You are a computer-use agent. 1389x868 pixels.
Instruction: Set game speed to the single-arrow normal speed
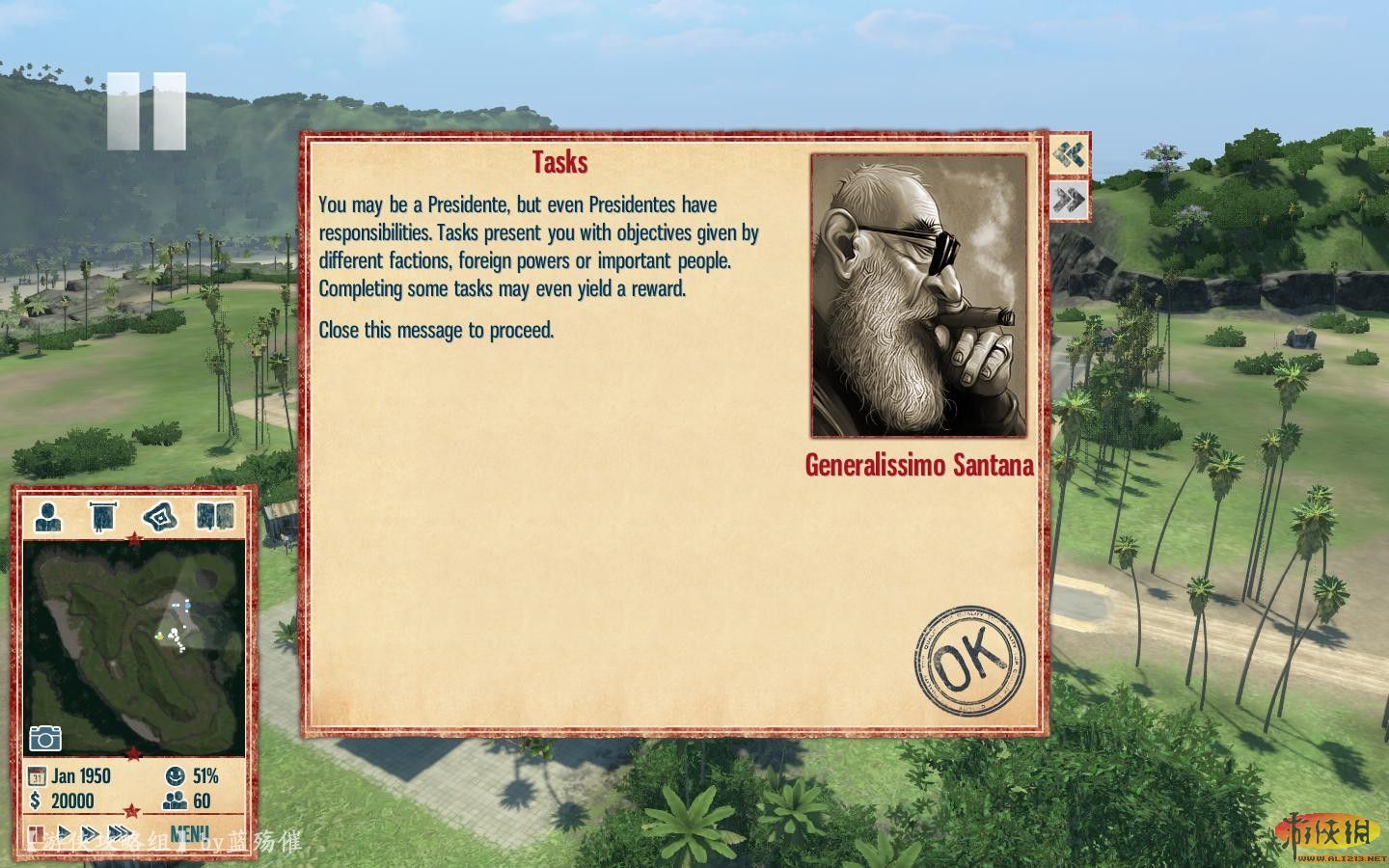tap(65, 832)
